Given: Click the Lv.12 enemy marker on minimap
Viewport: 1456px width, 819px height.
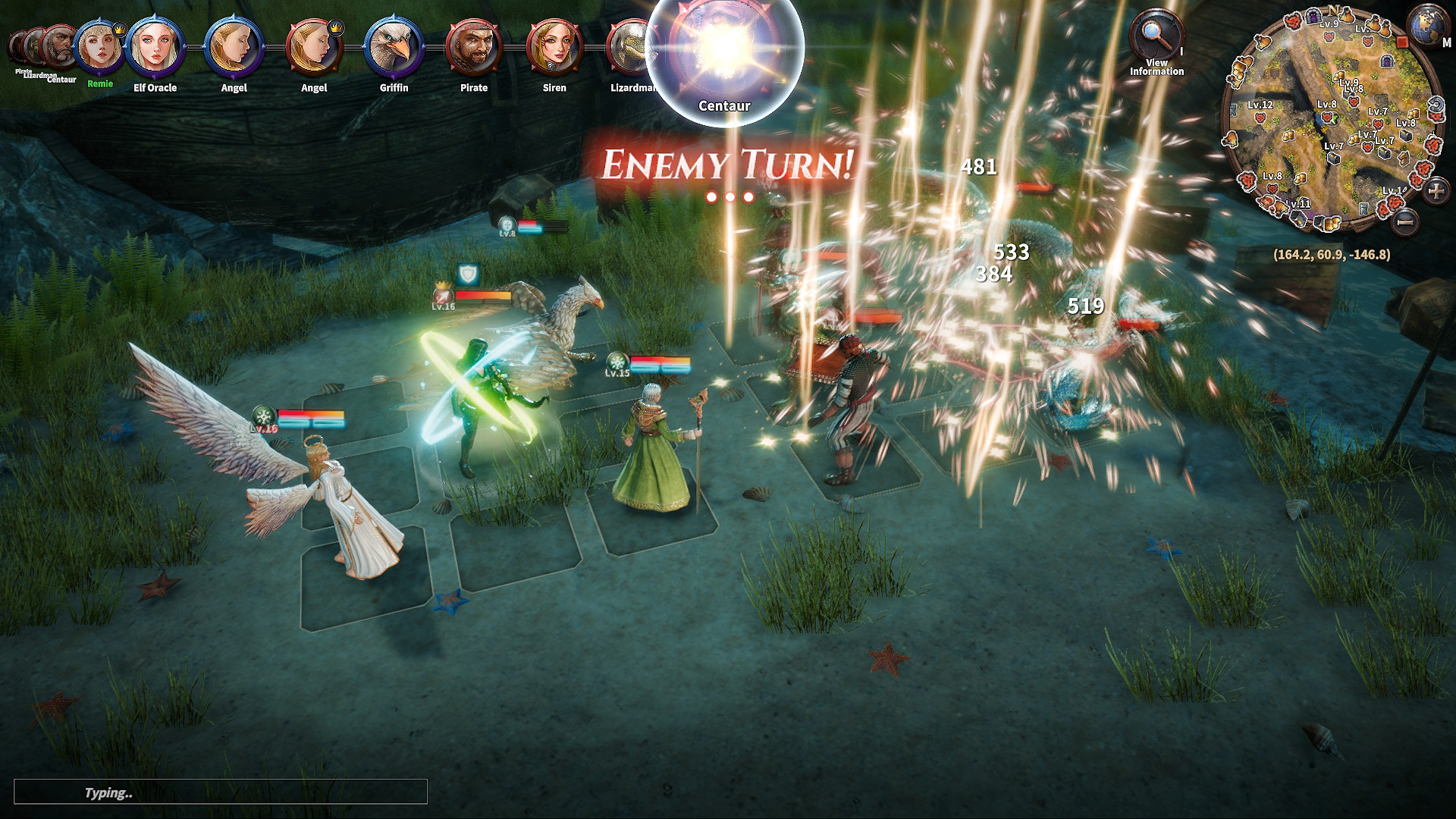Looking at the screenshot, I should 1260,118.
